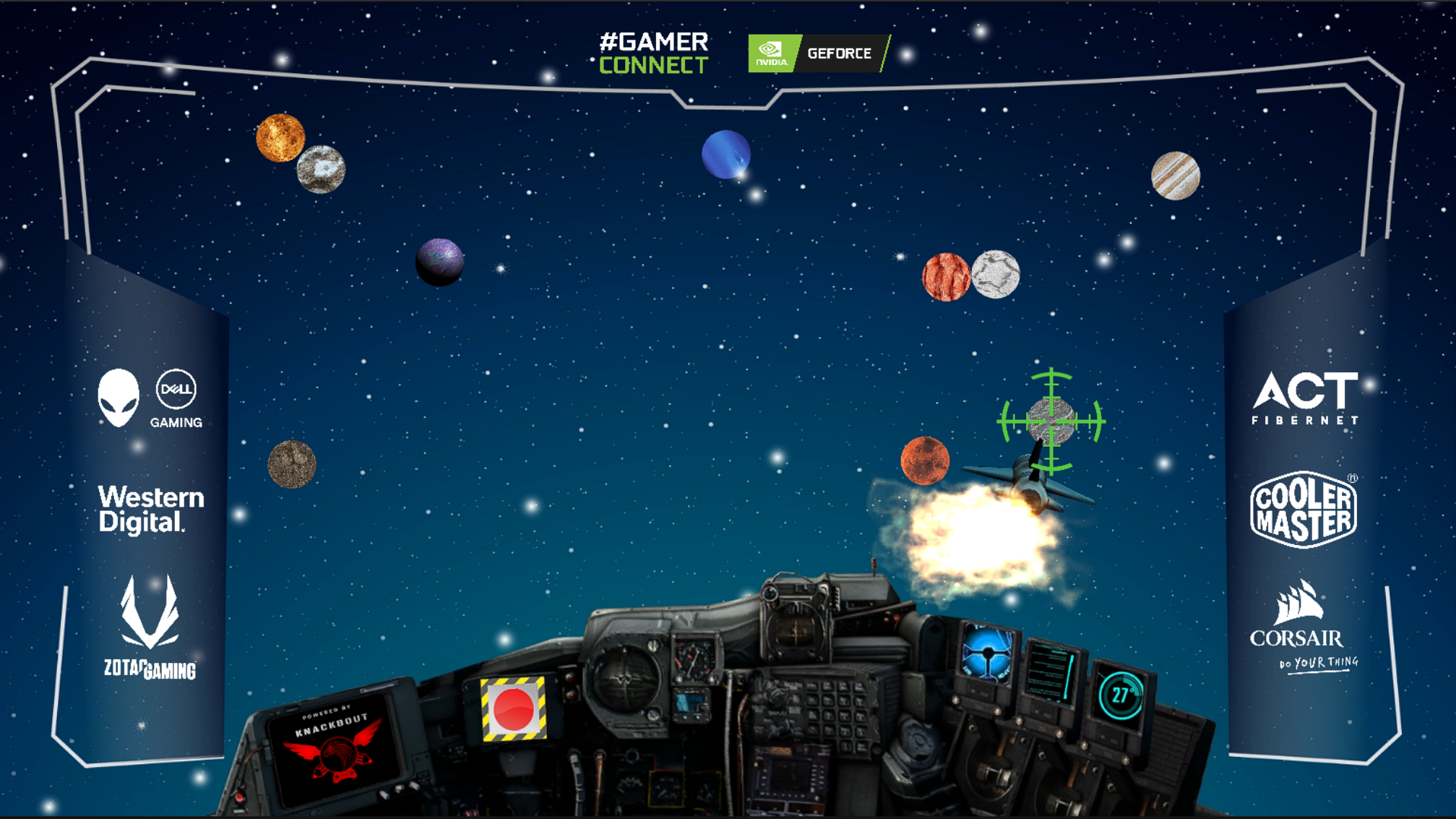Click the red hazard-striped cockpit button
The image size is (1456, 819).
(513, 708)
